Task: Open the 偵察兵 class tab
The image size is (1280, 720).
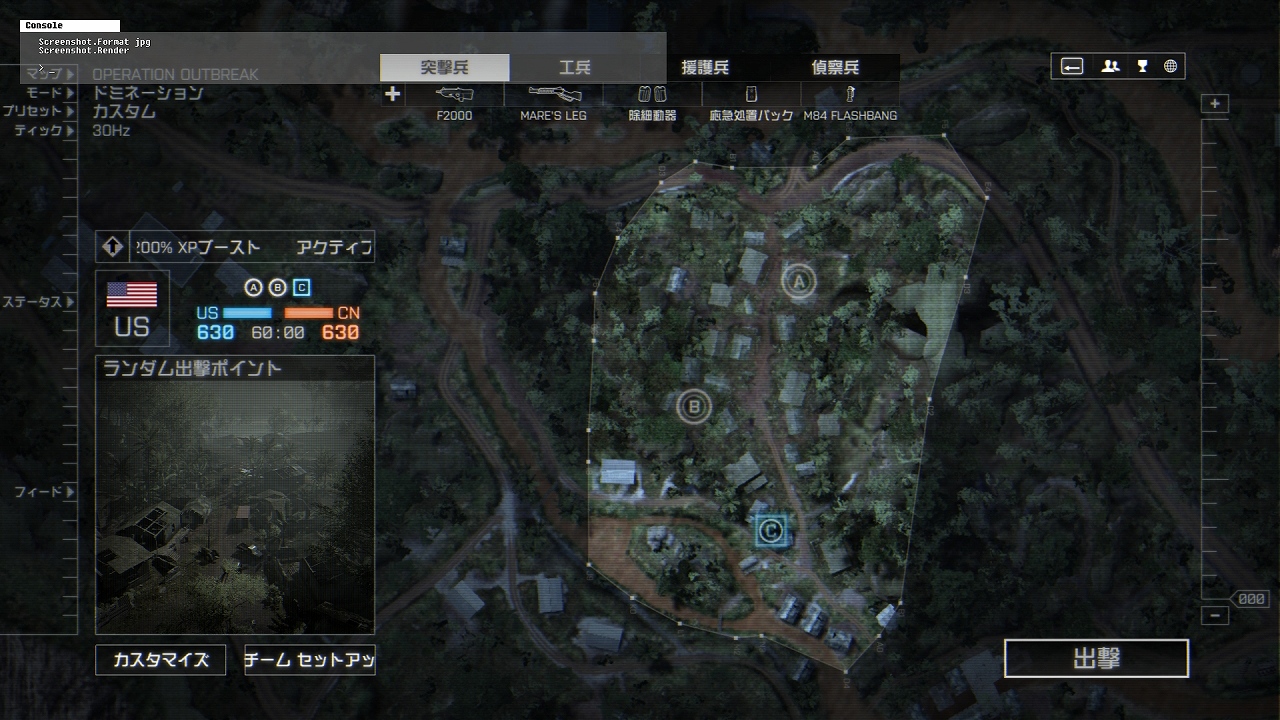Action: click(835, 68)
